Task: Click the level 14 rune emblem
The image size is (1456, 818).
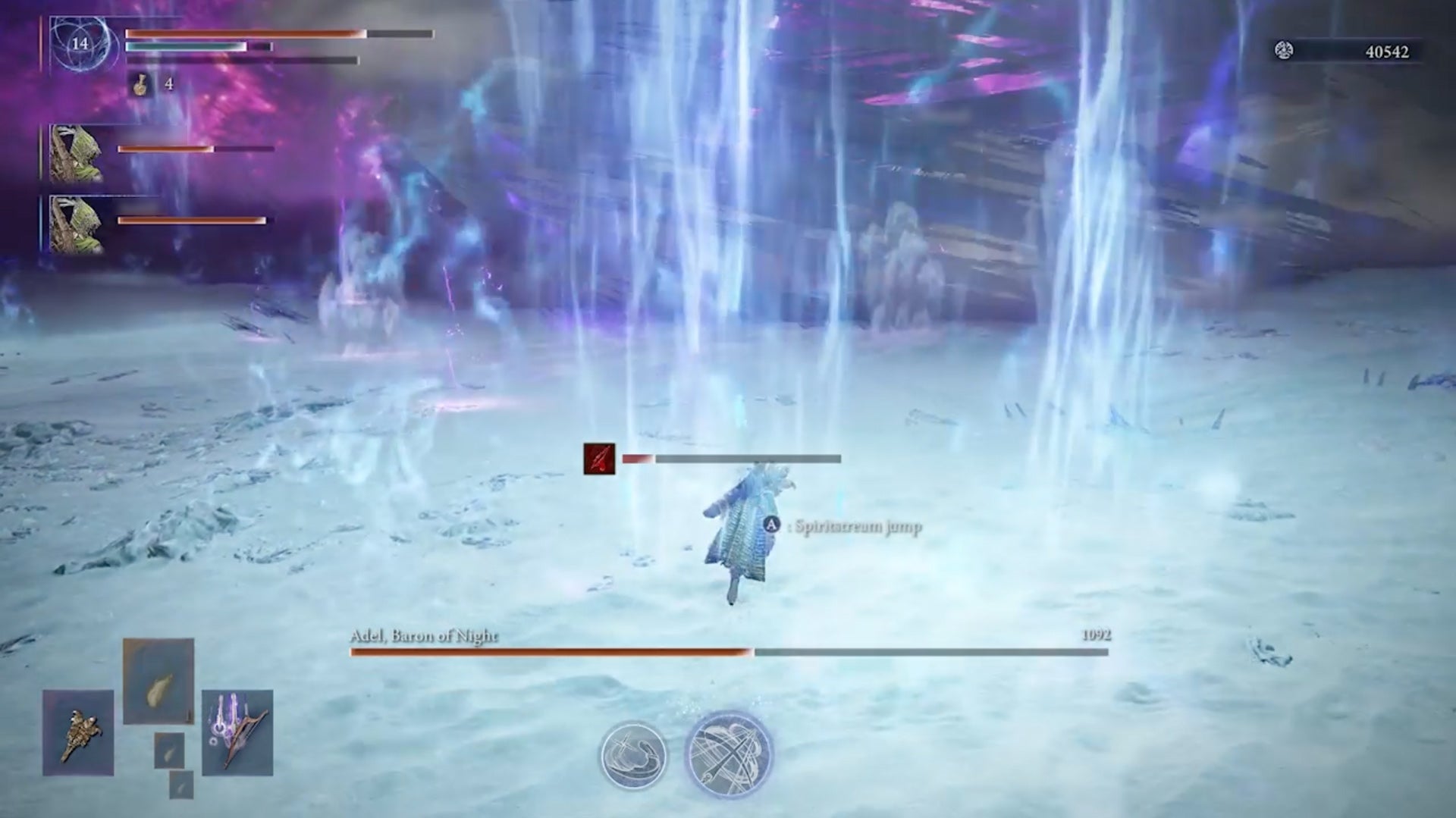Action: pyautogui.click(x=78, y=44)
